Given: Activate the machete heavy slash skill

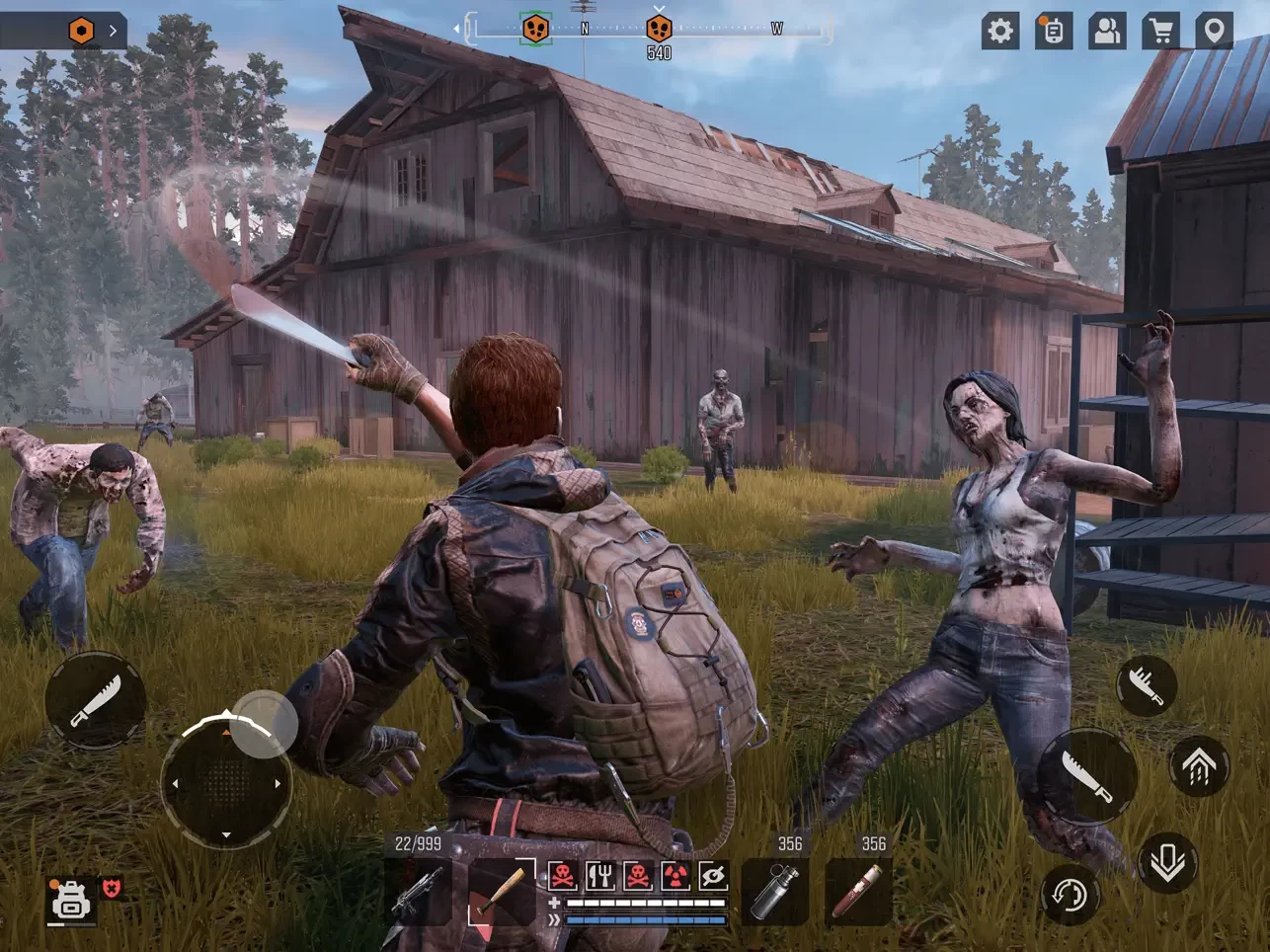Looking at the screenshot, I should tap(1147, 684).
